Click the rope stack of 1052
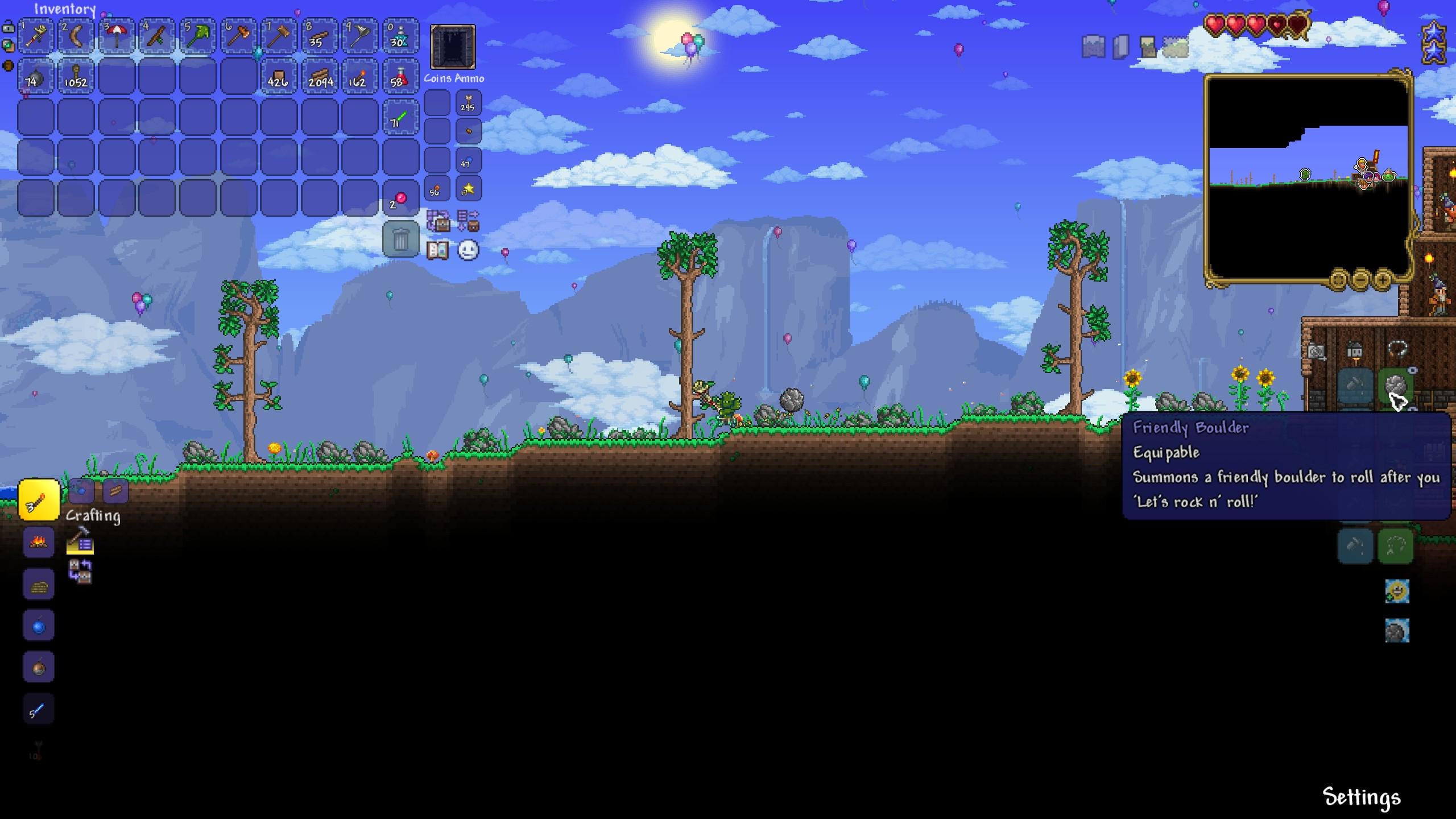 coord(76,76)
